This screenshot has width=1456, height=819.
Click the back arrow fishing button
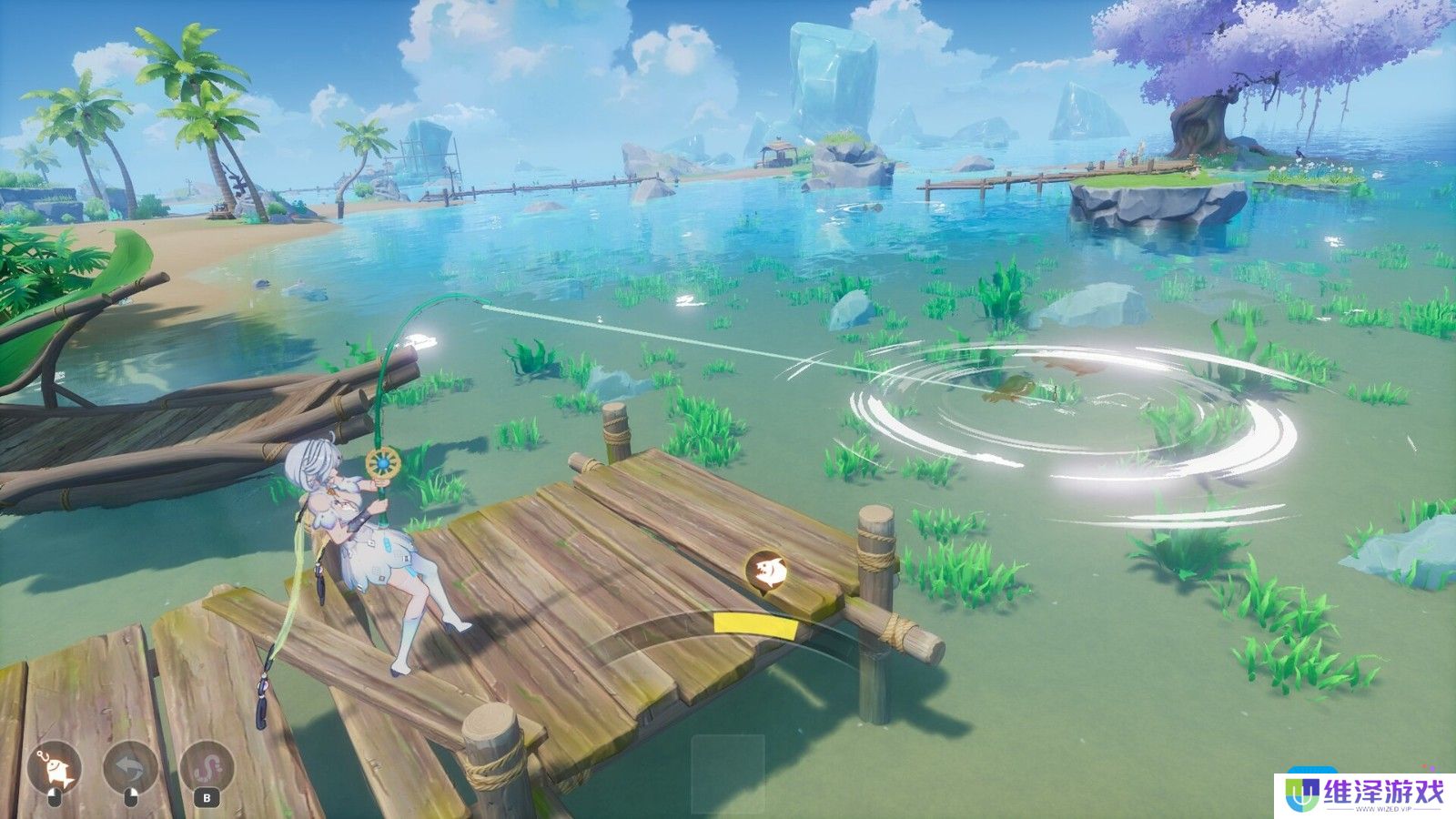(x=130, y=770)
